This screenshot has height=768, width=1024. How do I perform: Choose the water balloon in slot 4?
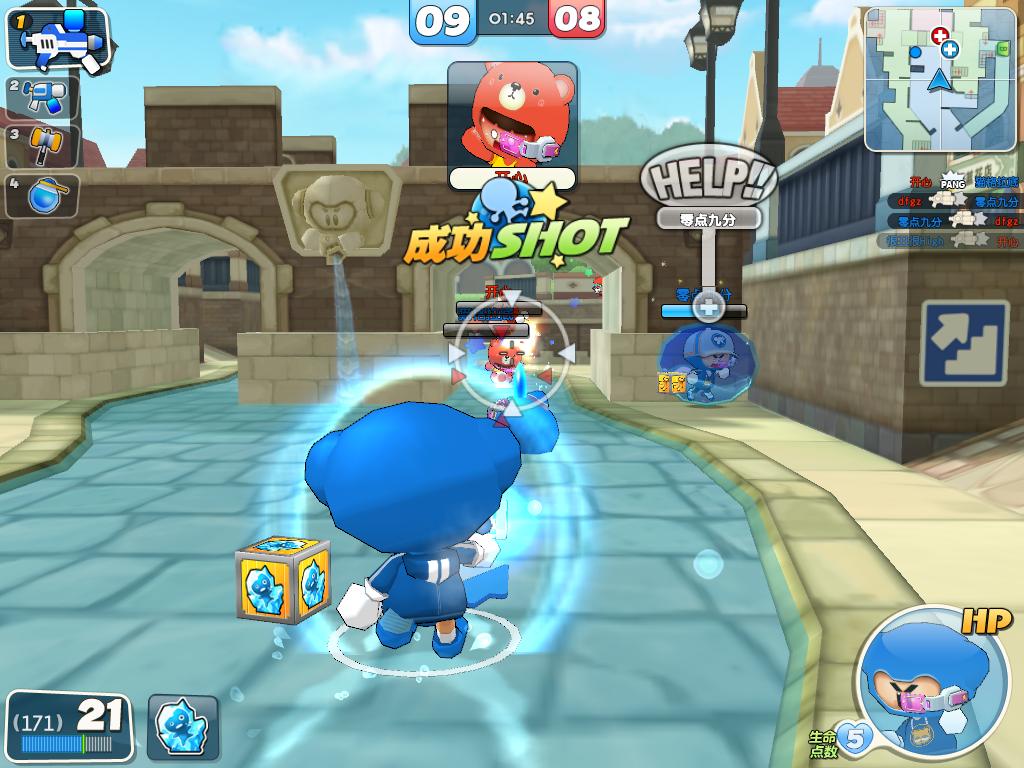point(43,194)
